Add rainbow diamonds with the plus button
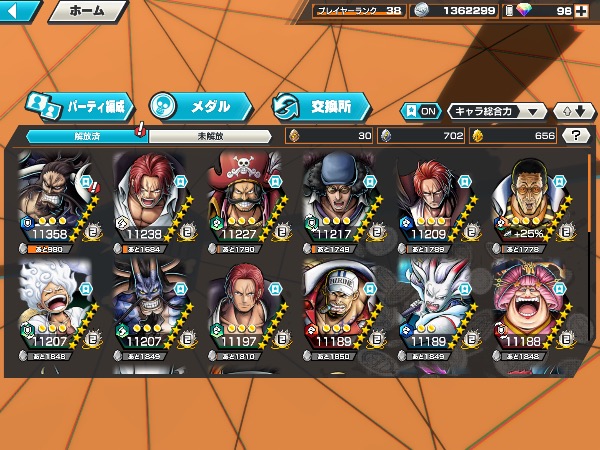Screen dimensions: 600x450 pyautogui.click(x=592, y=11)
